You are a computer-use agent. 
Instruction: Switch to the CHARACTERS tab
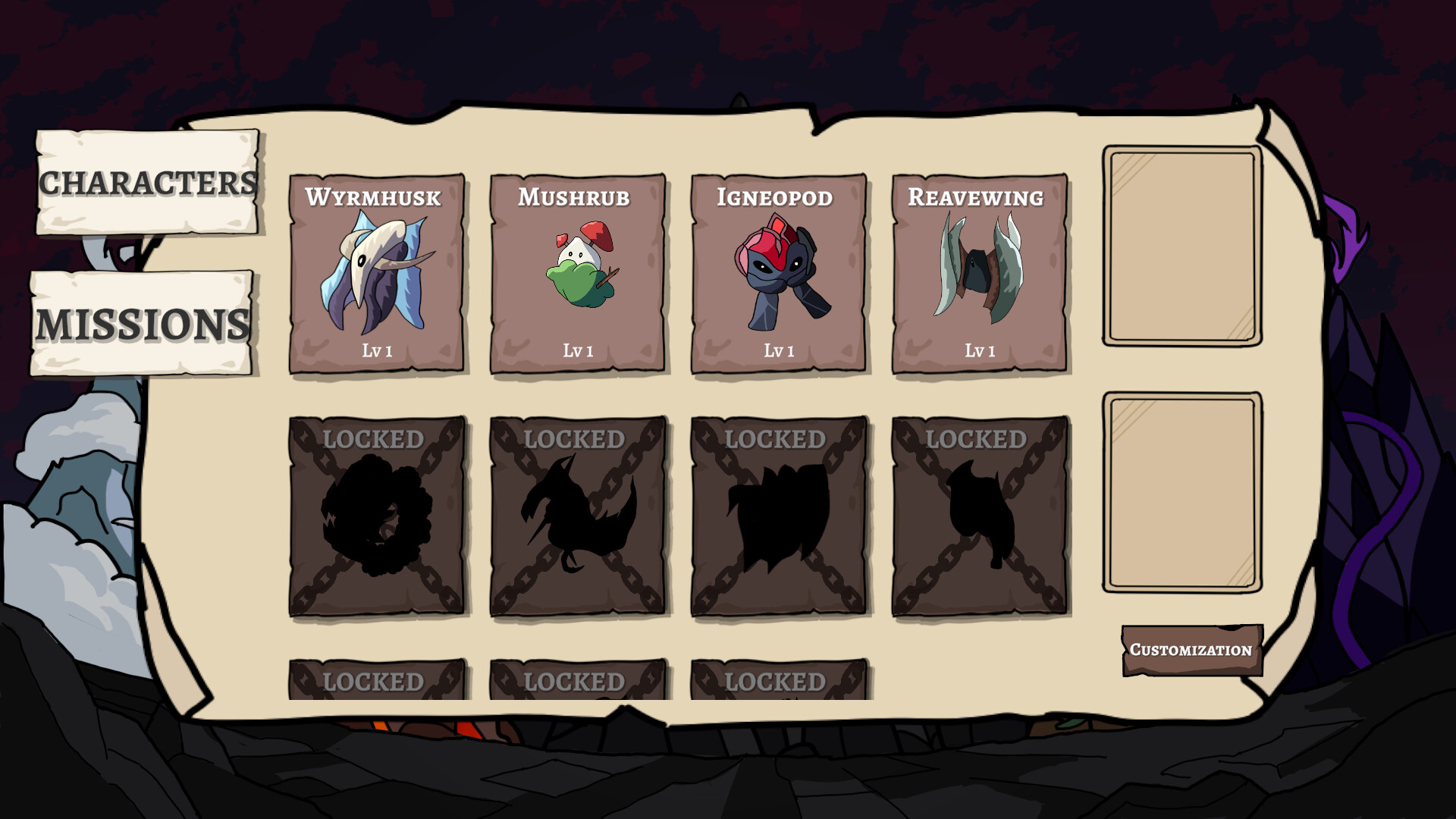point(147,182)
